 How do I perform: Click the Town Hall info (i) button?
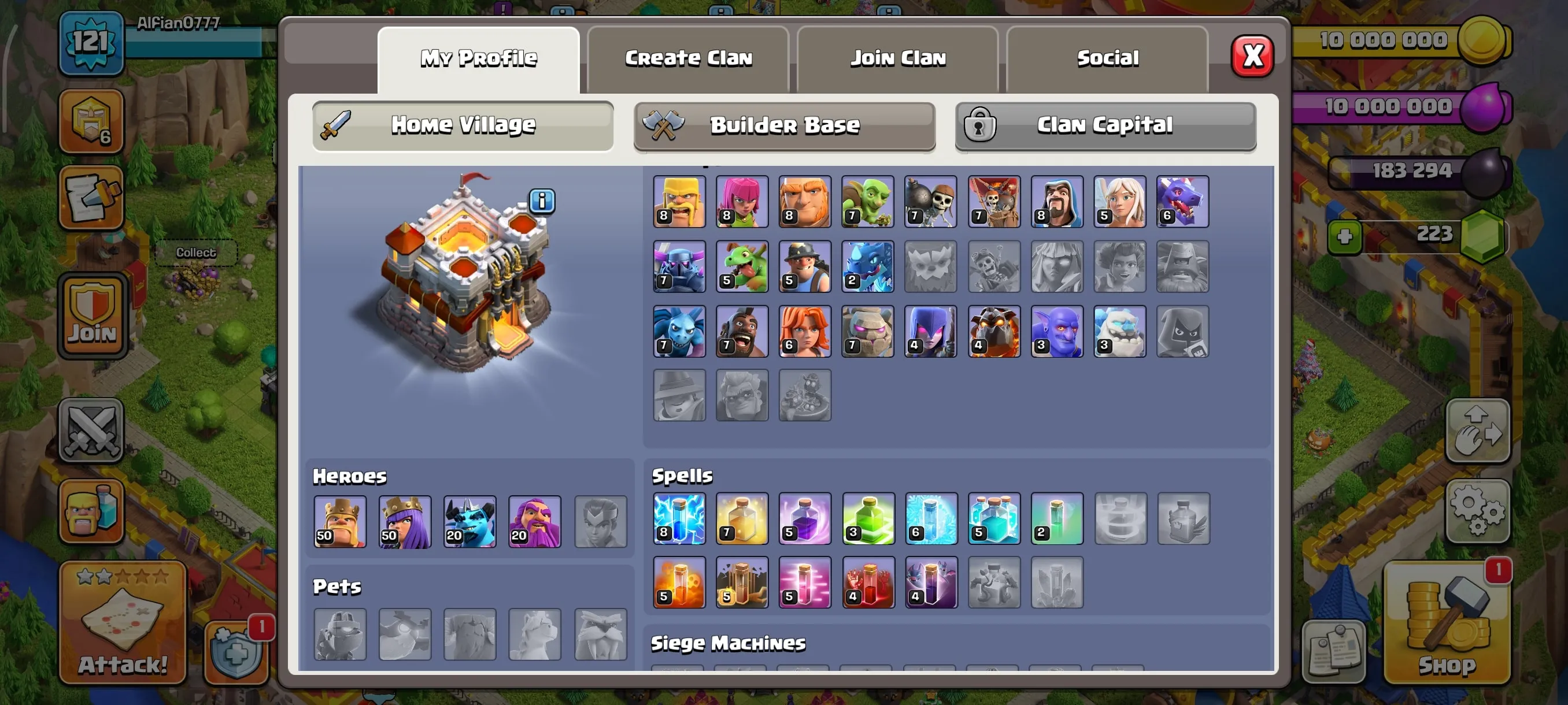(x=541, y=201)
